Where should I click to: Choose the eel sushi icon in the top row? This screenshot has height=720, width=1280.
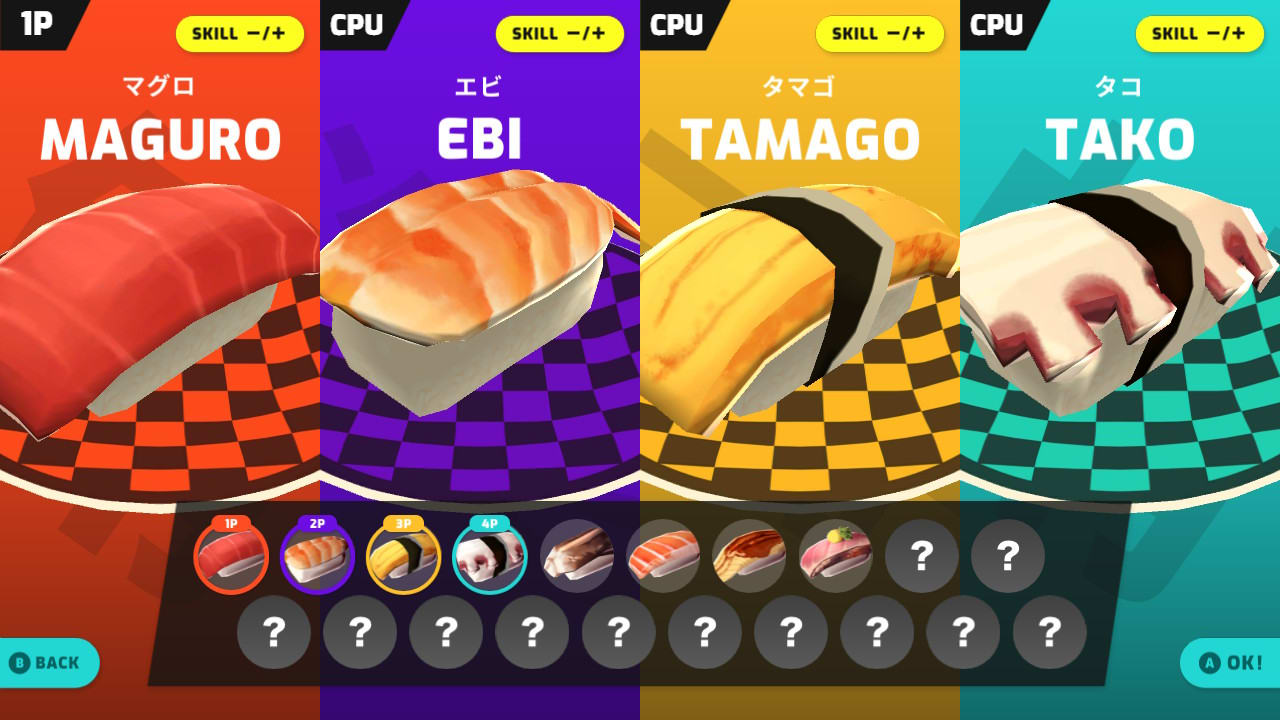coord(750,557)
